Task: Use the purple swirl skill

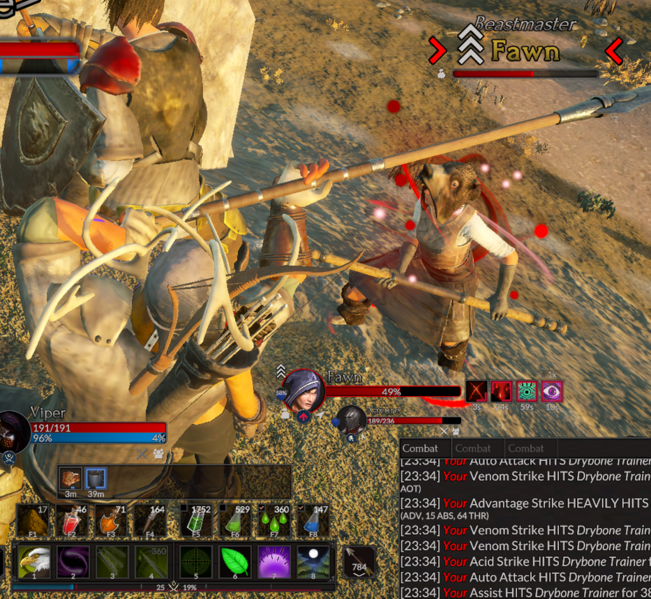Action: 73,562
